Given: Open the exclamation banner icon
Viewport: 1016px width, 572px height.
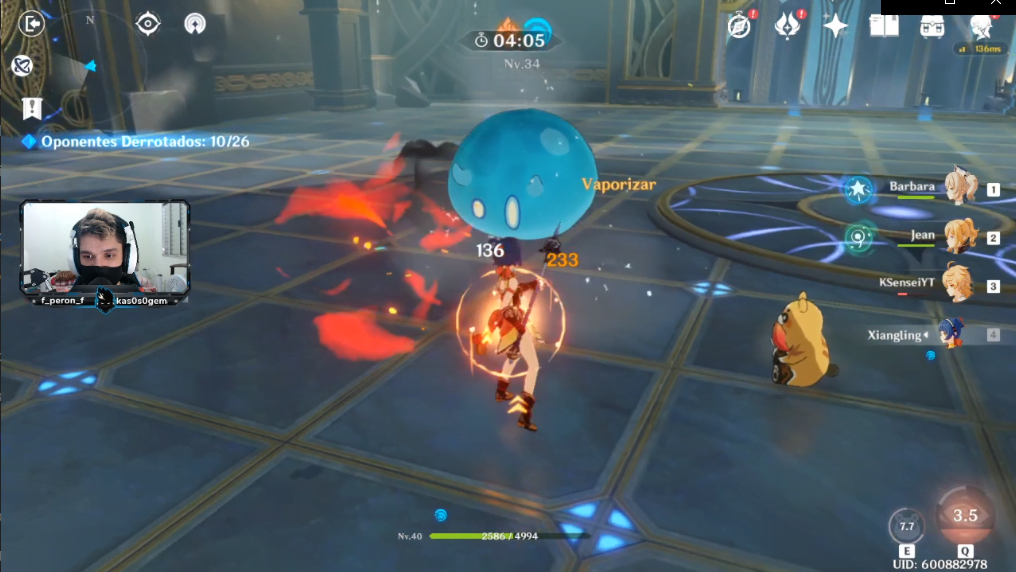Looking at the screenshot, I should coord(32,108).
